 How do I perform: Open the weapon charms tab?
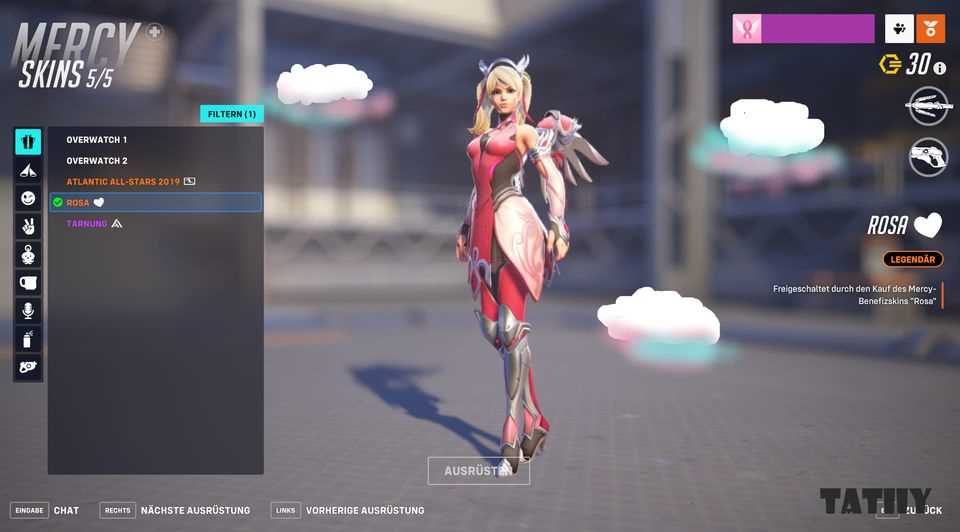click(28, 254)
